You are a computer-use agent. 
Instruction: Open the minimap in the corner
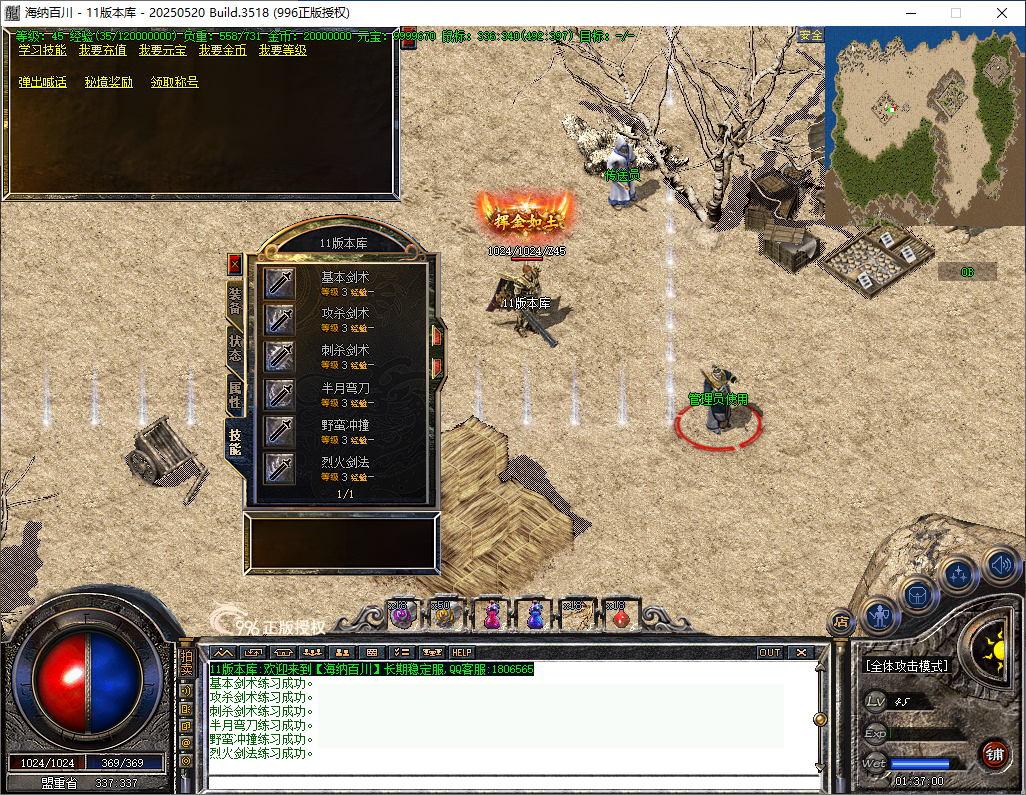pos(922,110)
